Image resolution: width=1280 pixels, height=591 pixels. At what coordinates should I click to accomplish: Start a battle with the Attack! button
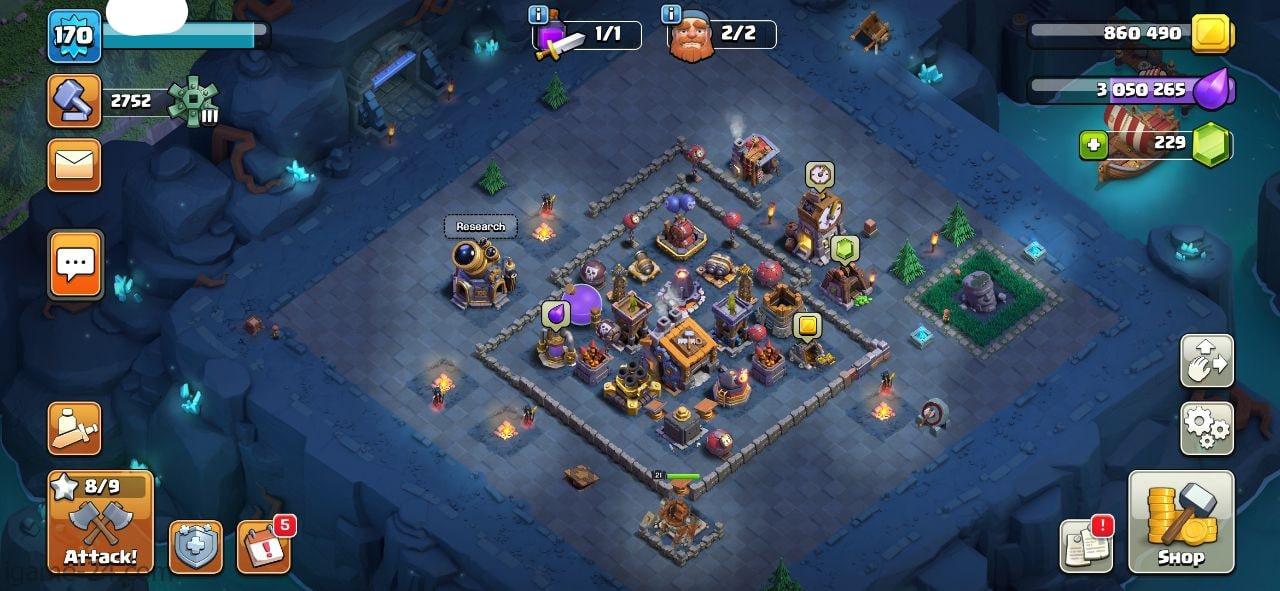click(100, 522)
